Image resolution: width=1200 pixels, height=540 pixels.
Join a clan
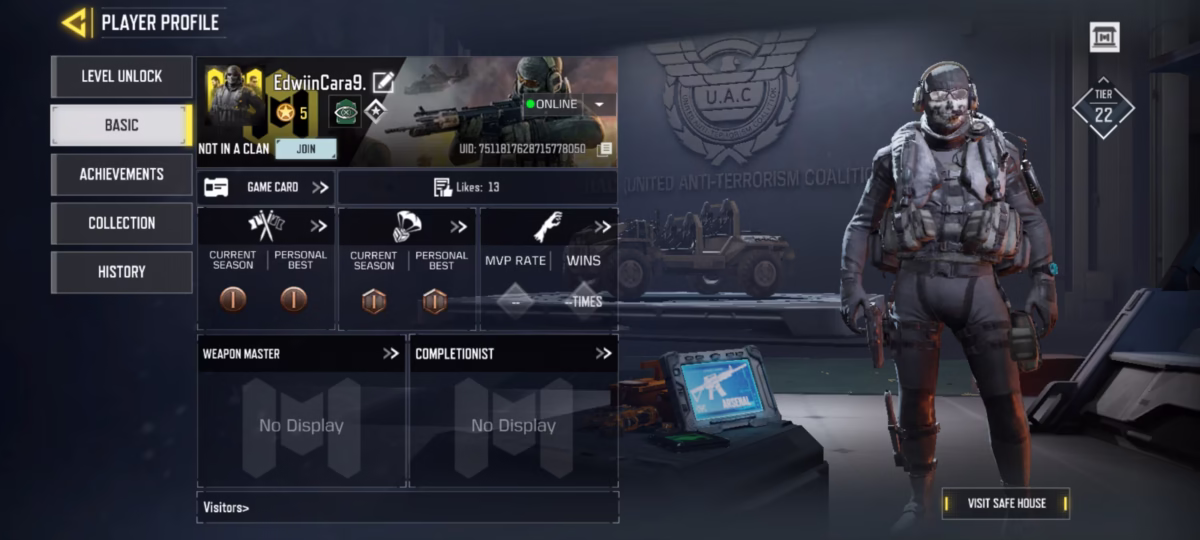coord(305,149)
